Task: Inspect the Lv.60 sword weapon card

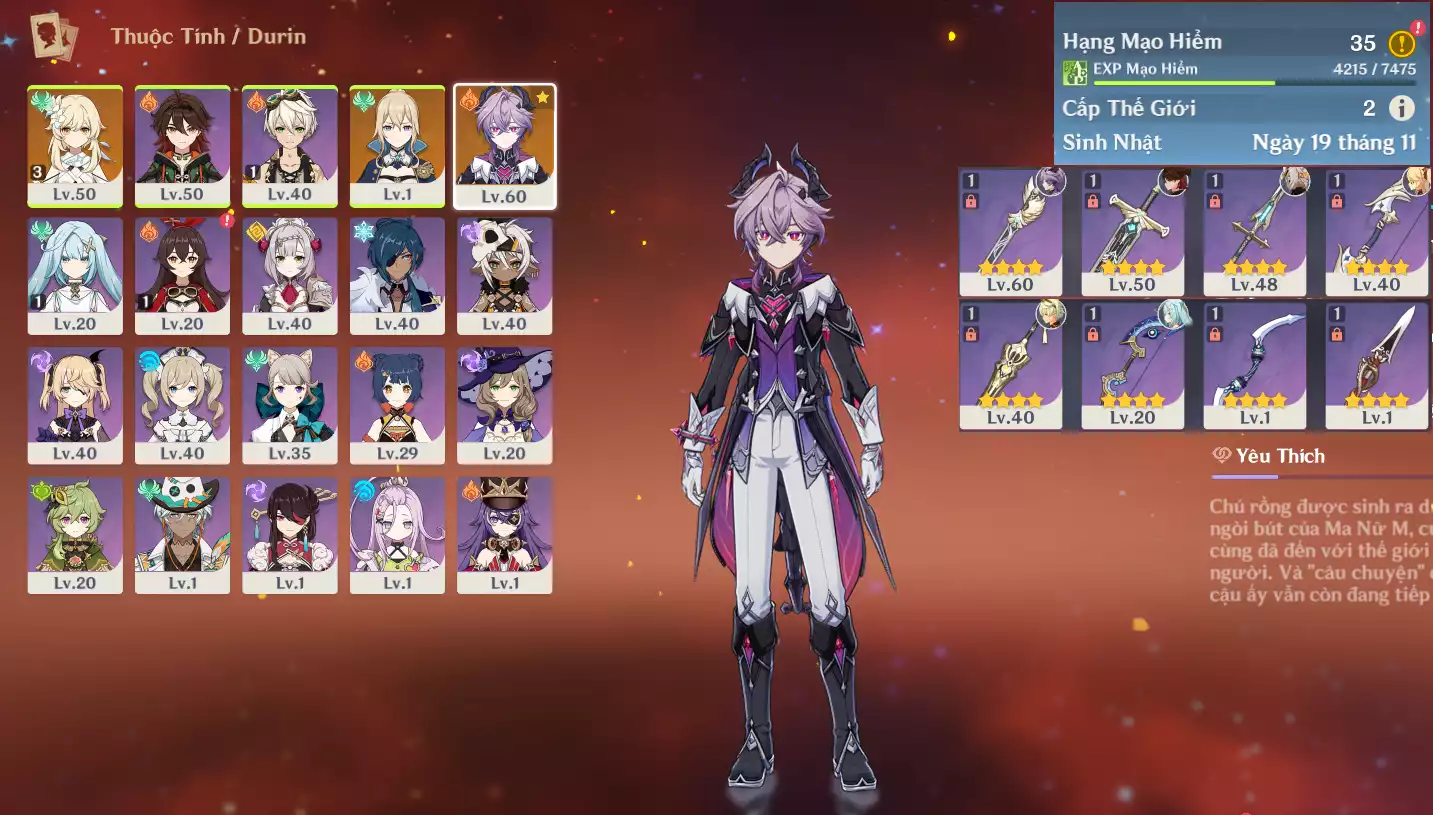Action: [x=1010, y=232]
